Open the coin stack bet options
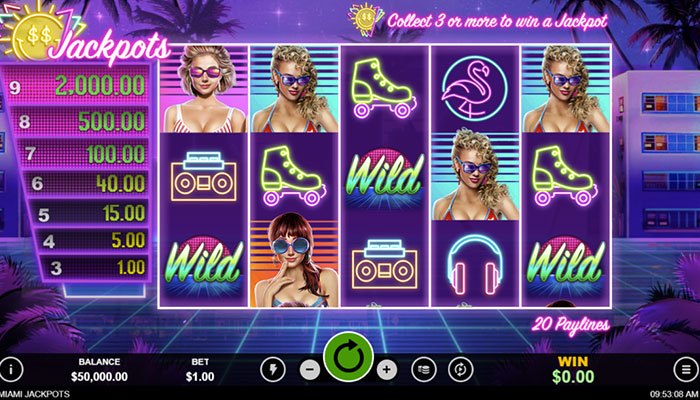 (x=425, y=368)
